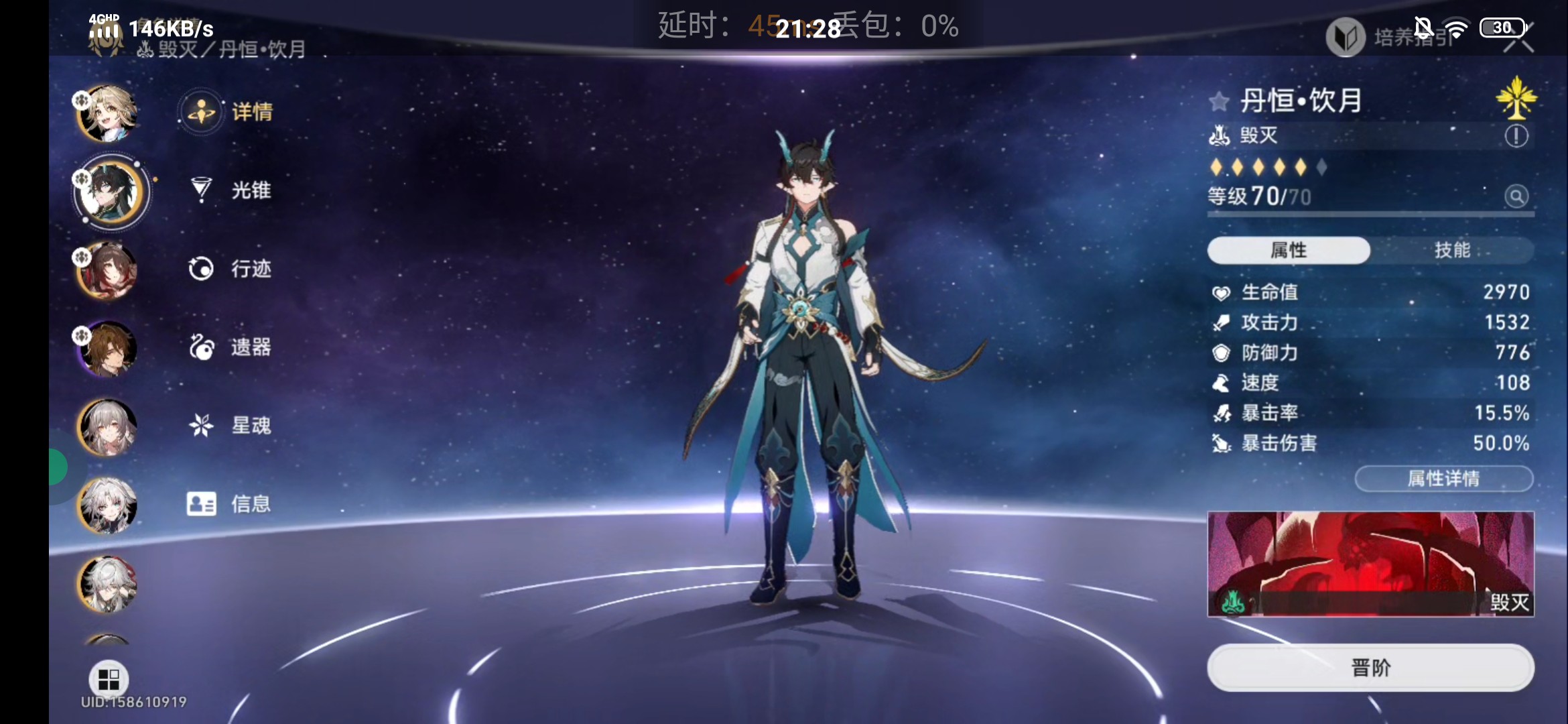Switch to the 技能 skills tab
This screenshot has height=724, width=1568.
(1451, 250)
